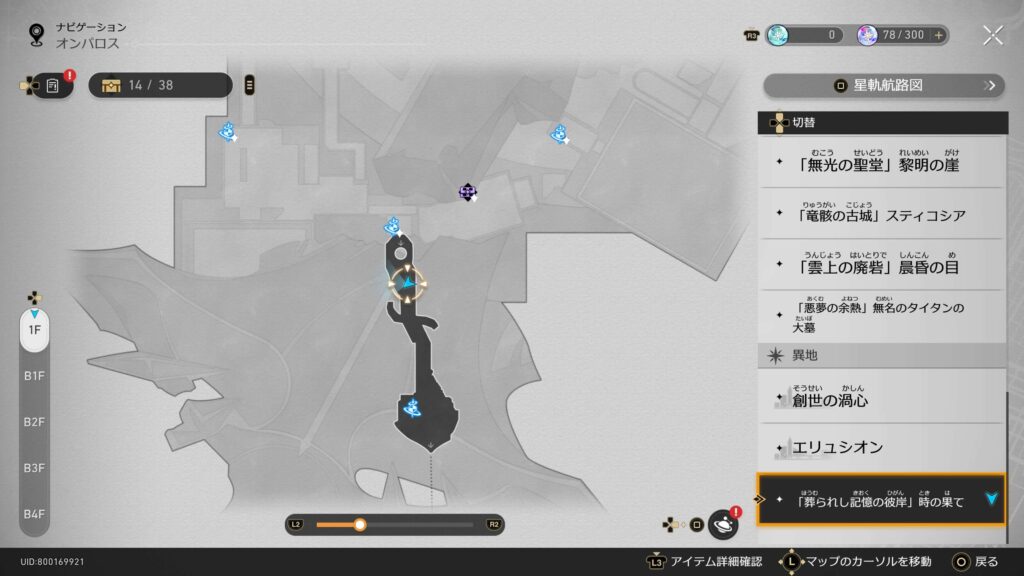This screenshot has height=576, width=1024.
Task: Switch to floor B2F
Action: (34, 421)
